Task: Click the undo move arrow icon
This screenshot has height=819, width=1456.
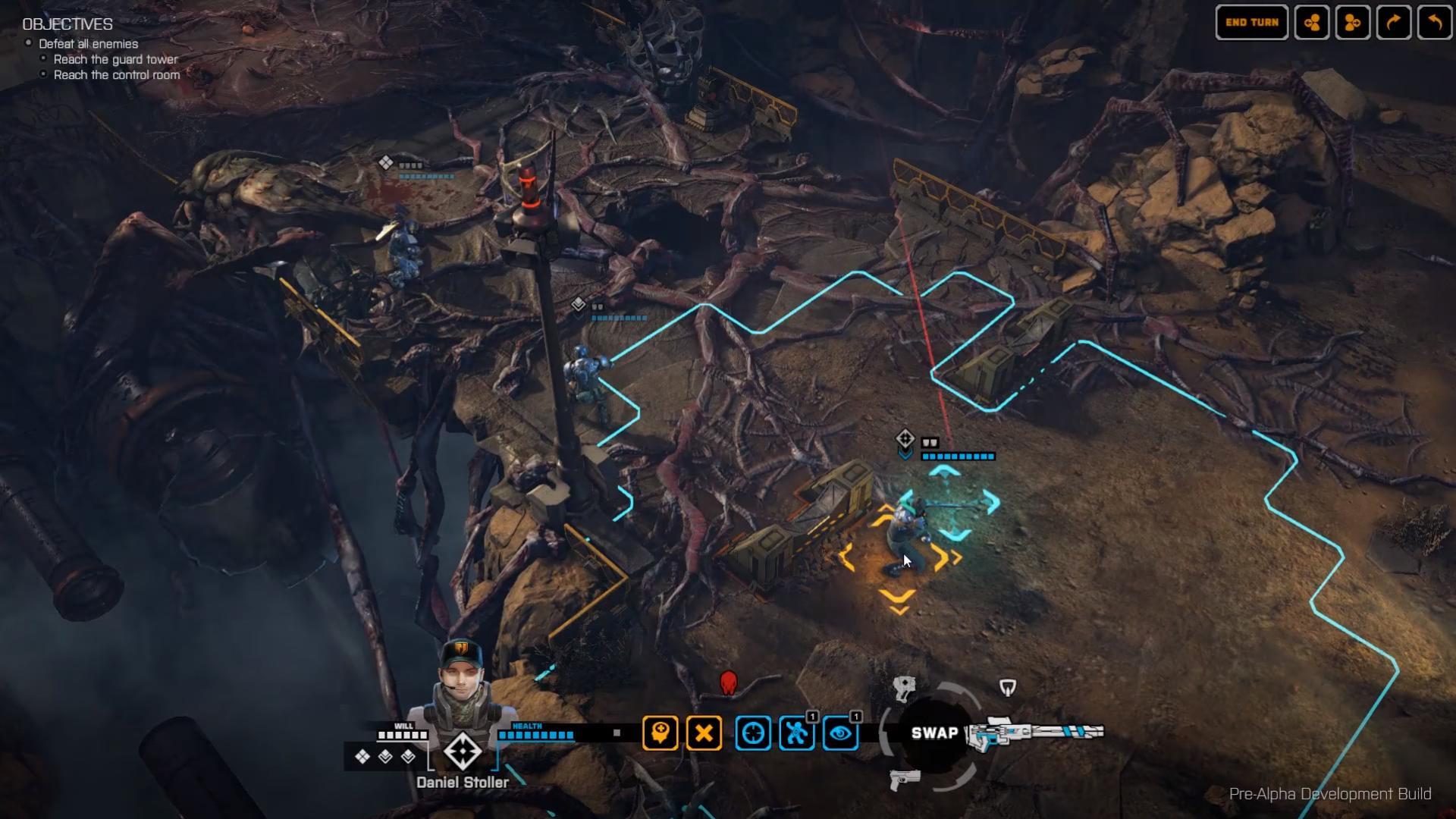Action: click(1433, 23)
